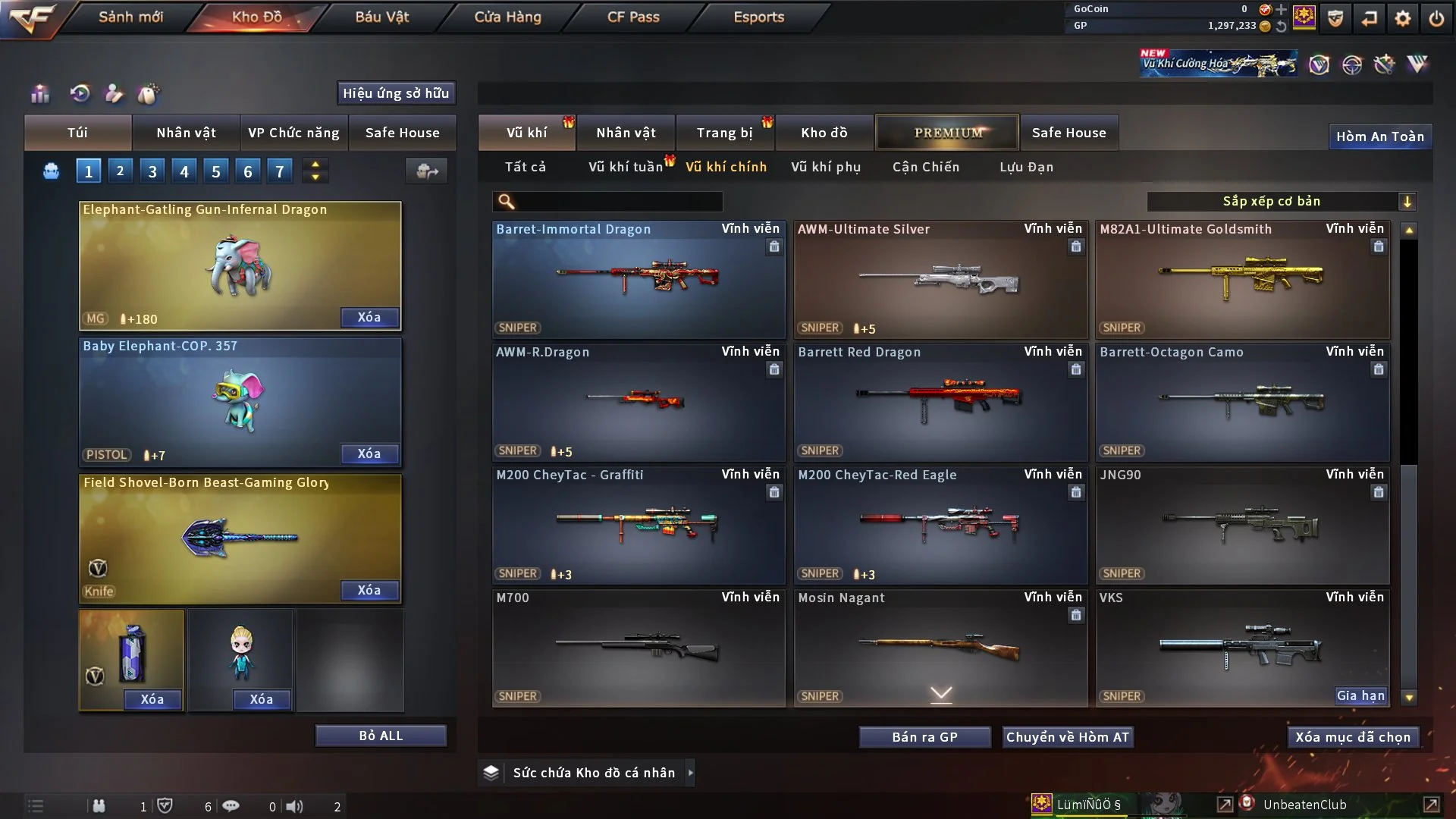Go to the CF Pass menu
1456x819 pixels.
[x=633, y=17]
